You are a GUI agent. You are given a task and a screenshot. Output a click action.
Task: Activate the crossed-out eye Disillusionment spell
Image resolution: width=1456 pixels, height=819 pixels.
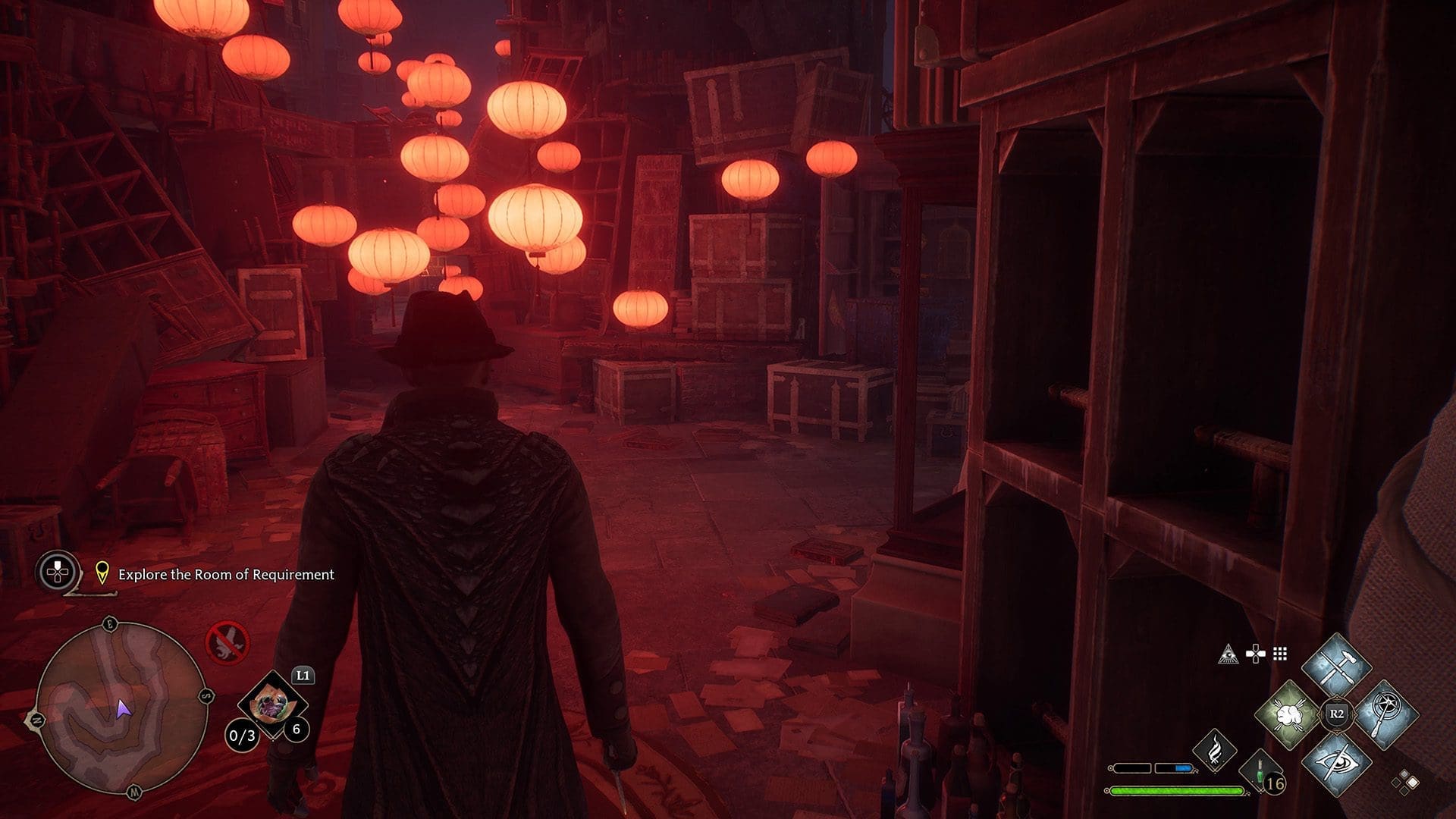point(1336,762)
